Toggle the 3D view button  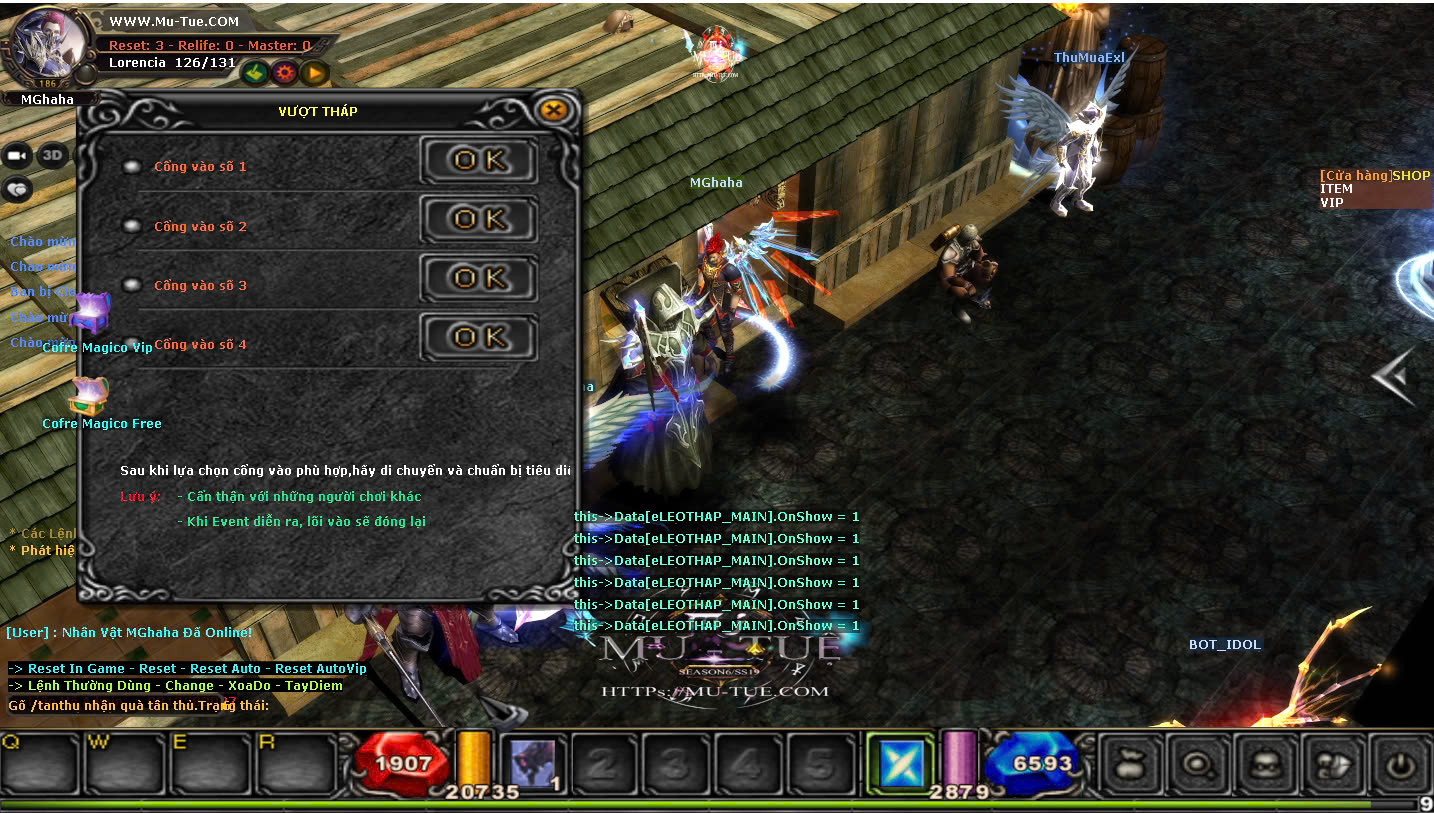(52, 155)
